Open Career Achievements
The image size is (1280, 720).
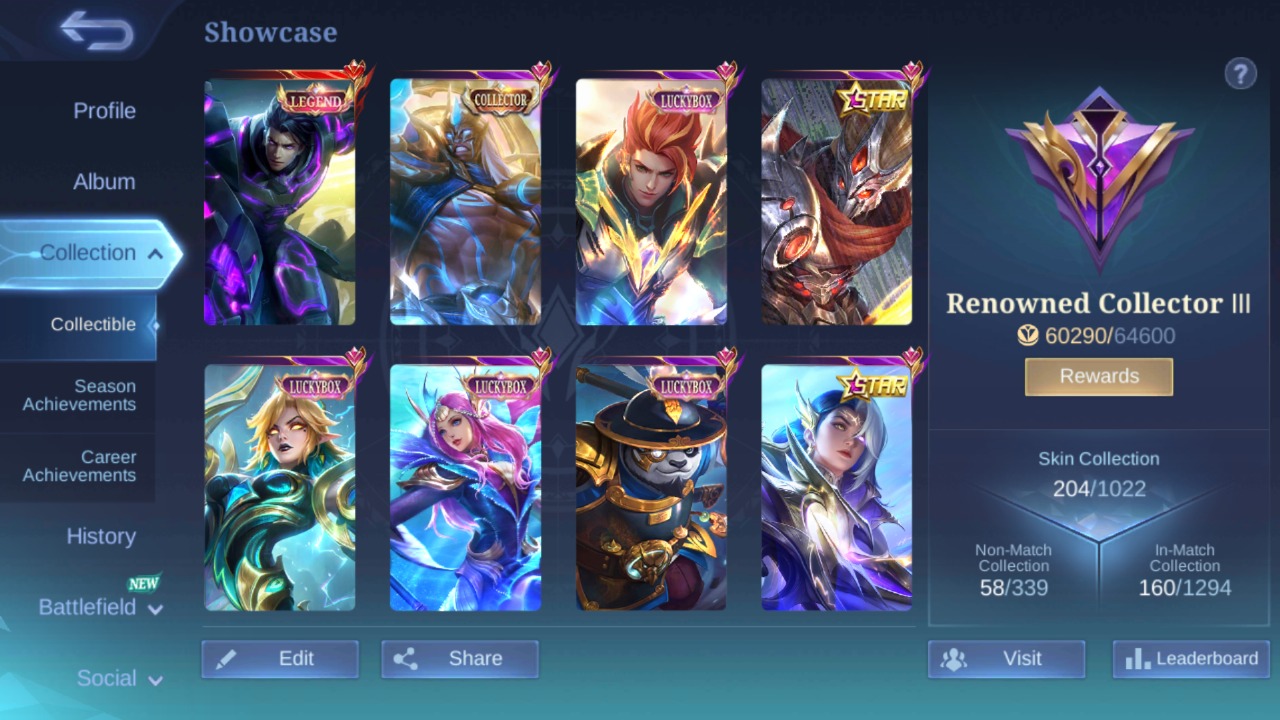click(79, 466)
